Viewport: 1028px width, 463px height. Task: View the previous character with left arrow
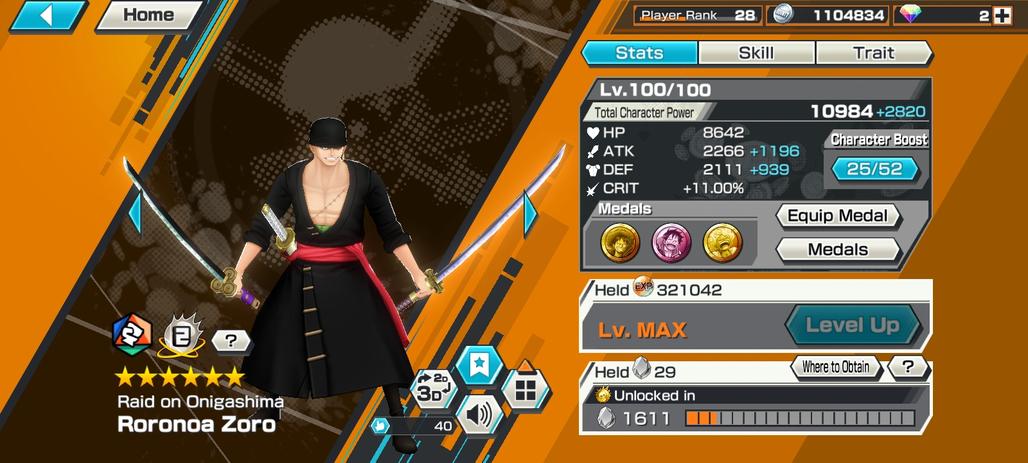(133, 211)
